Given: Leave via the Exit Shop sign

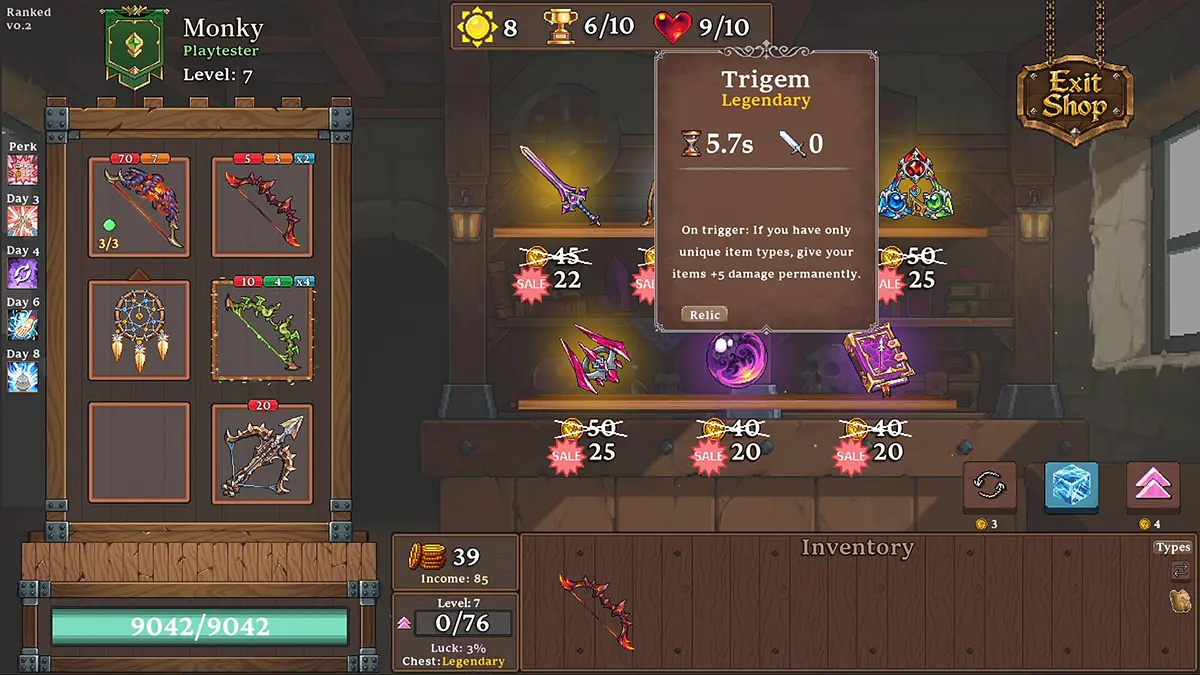Looking at the screenshot, I should click(x=1075, y=95).
